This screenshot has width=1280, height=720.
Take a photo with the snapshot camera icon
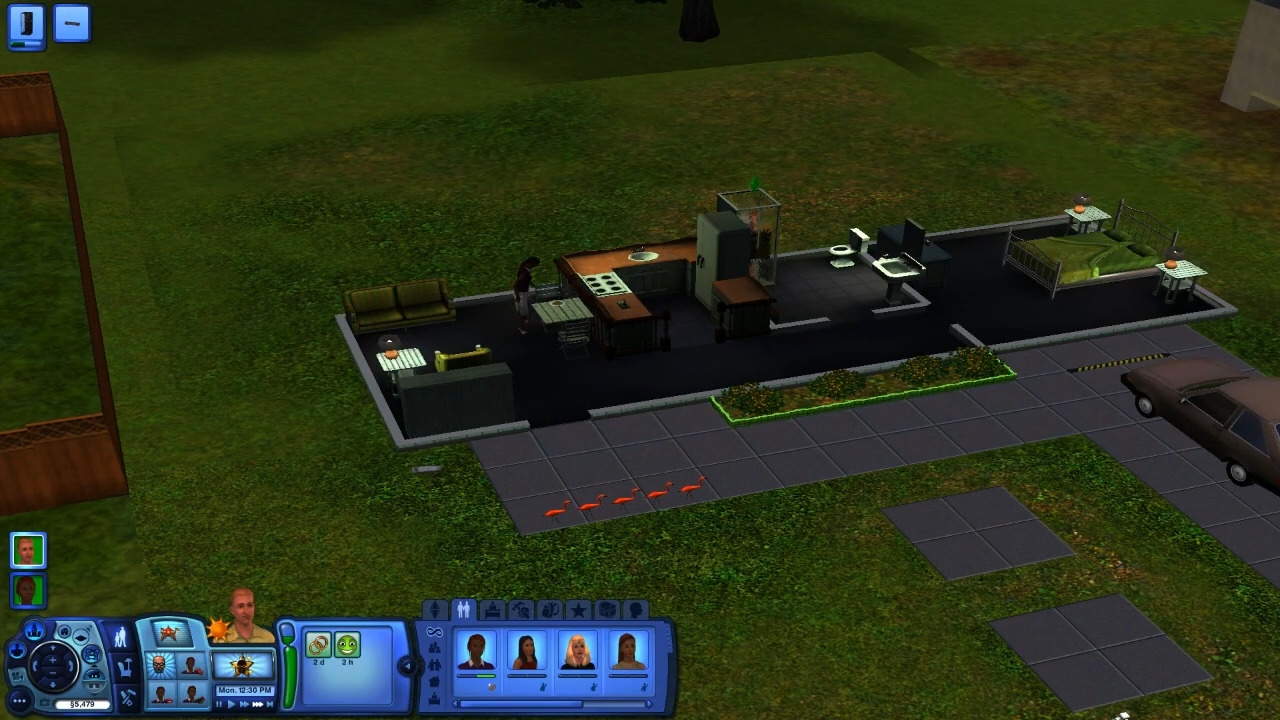click(x=44, y=702)
